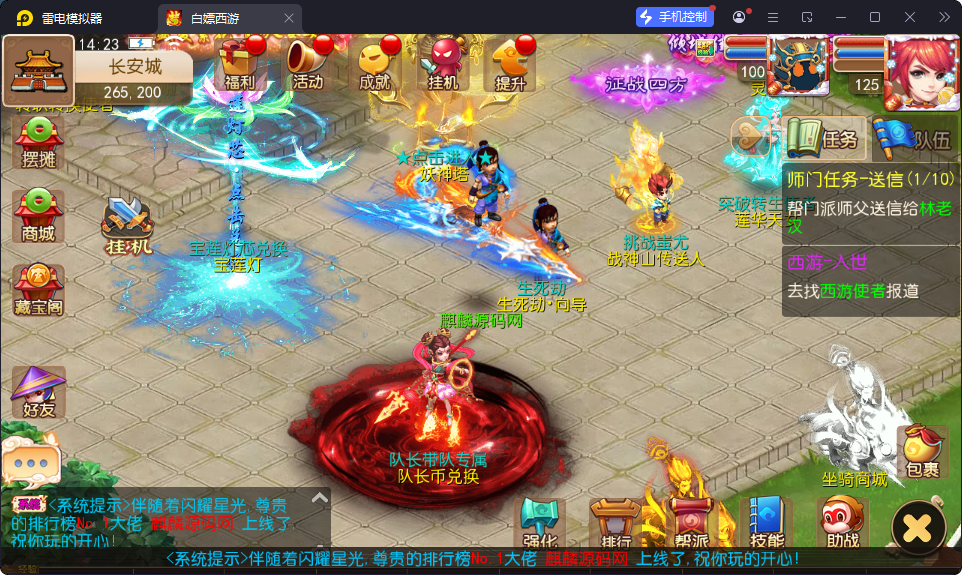
Task: Open the 活动 events horn icon
Action: 307,66
